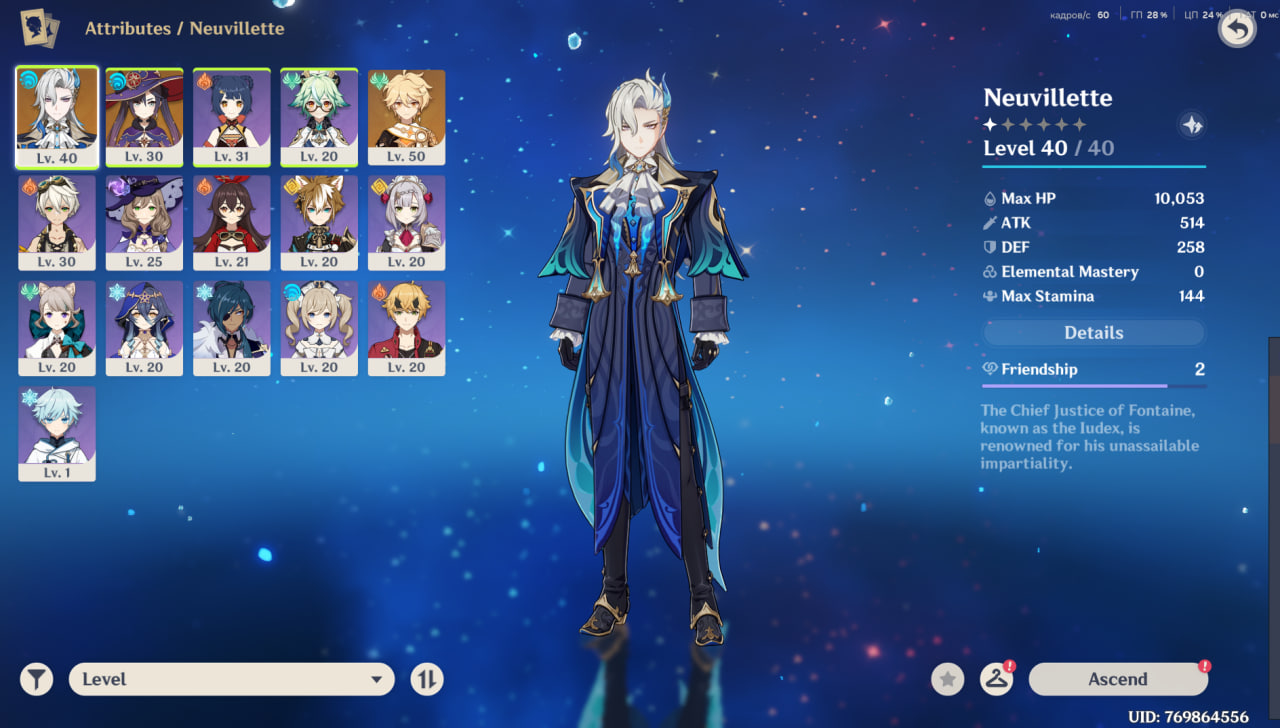Choose Lisa at Lv. 25
This screenshot has height=728, width=1280.
coord(144,222)
